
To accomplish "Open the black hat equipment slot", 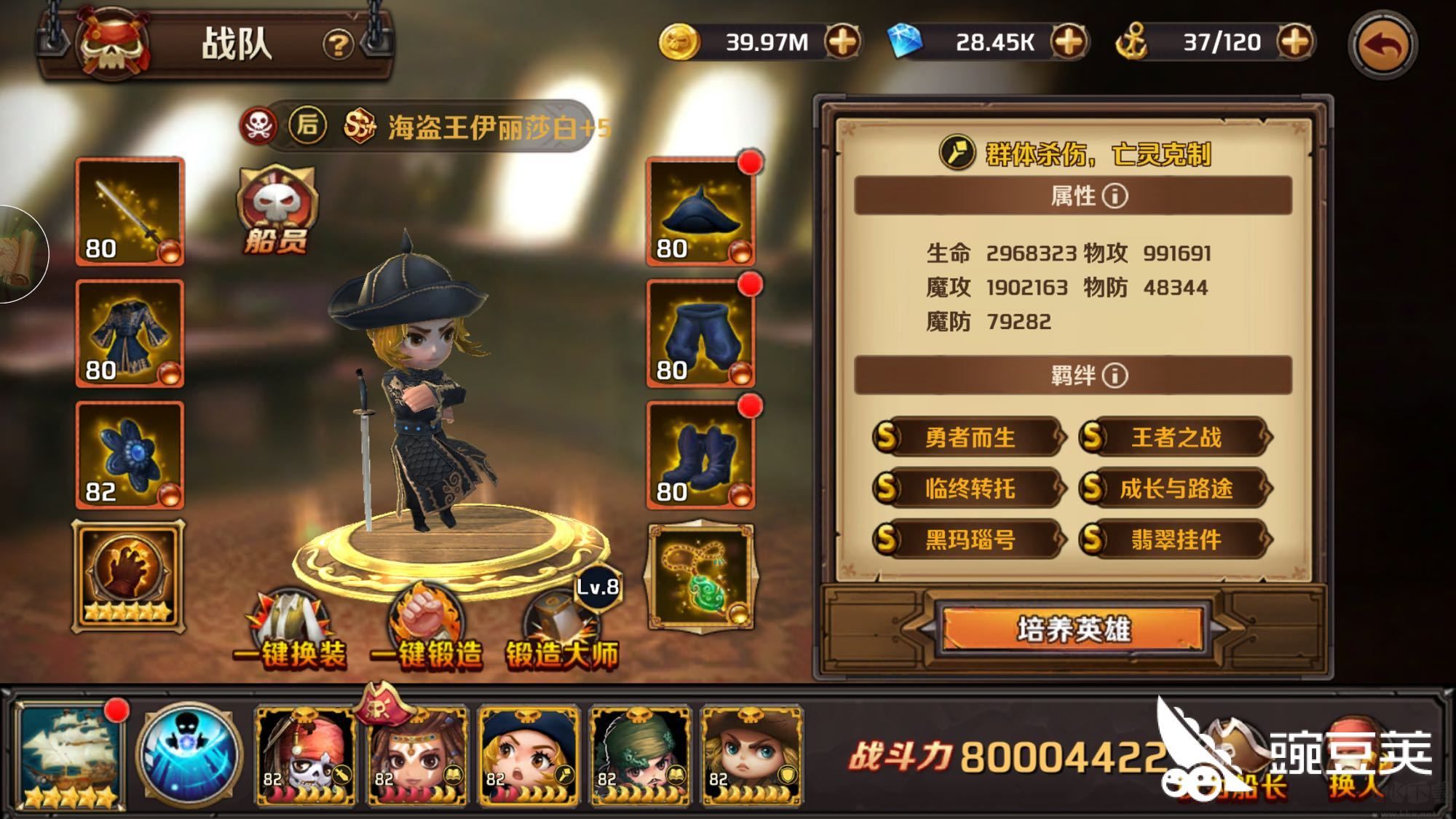I will [x=700, y=211].
